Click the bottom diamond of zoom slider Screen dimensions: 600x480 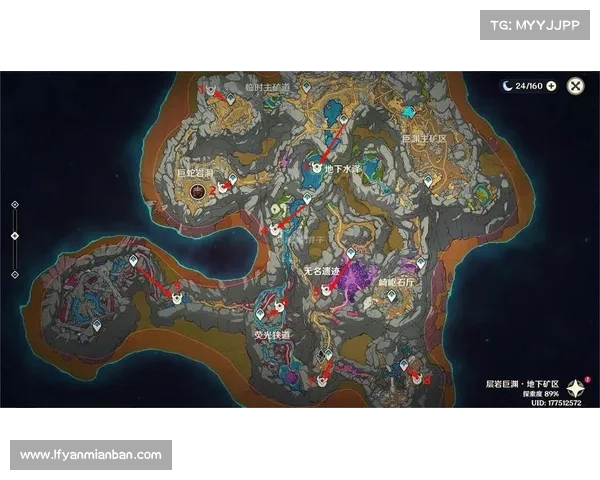click(14, 273)
